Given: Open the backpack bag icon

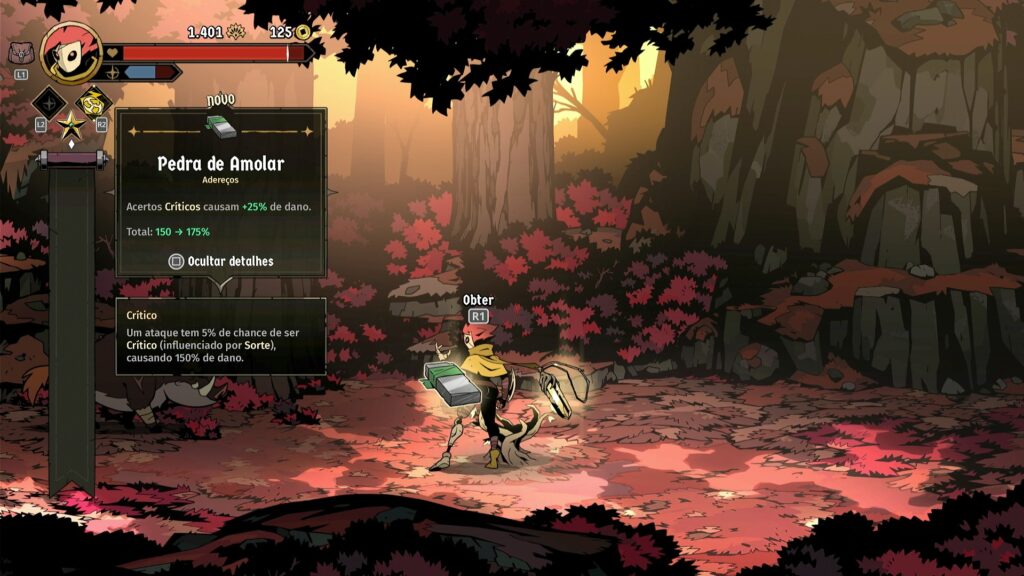Looking at the screenshot, I should point(19,53).
